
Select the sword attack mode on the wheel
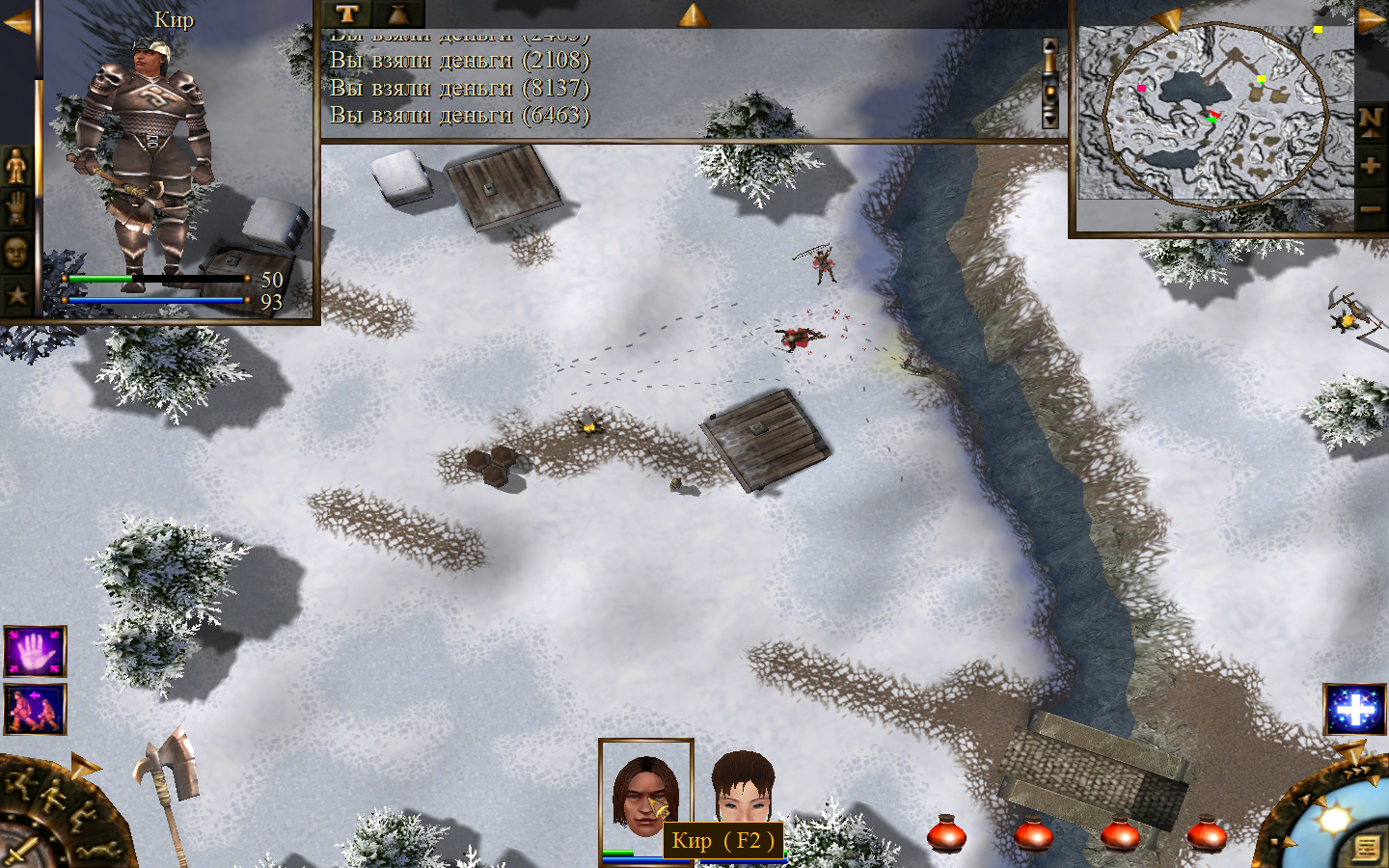pyautogui.click(x=21, y=852)
